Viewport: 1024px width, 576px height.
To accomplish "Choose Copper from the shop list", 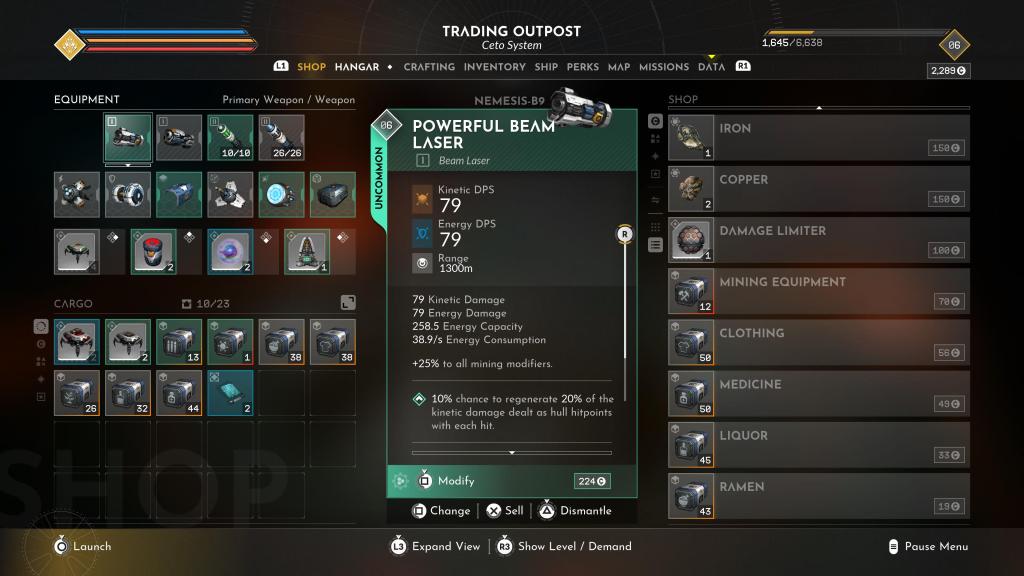I will click(x=818, y=188).
